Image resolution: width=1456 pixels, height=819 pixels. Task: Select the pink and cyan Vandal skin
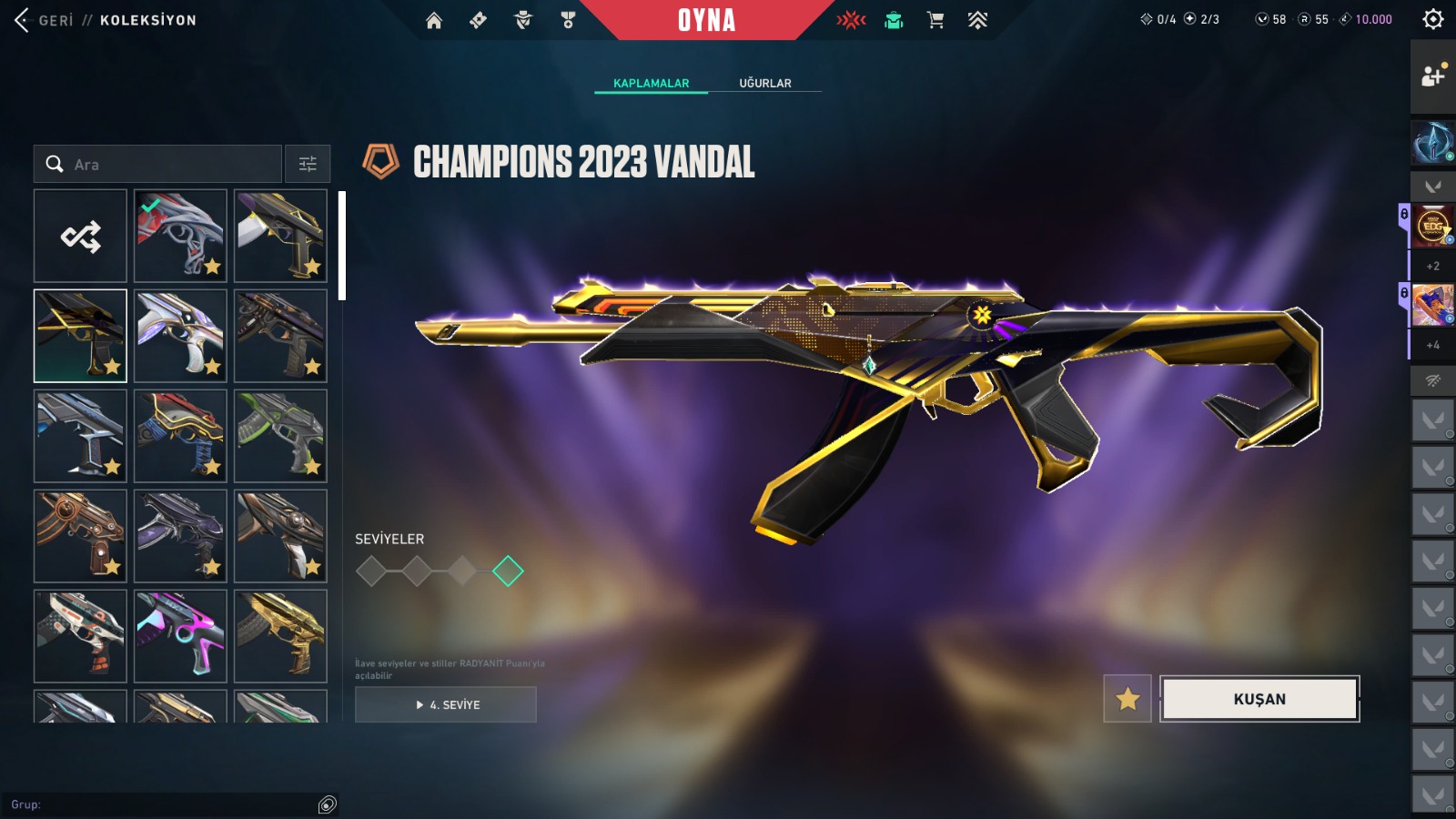pos(180,636)
